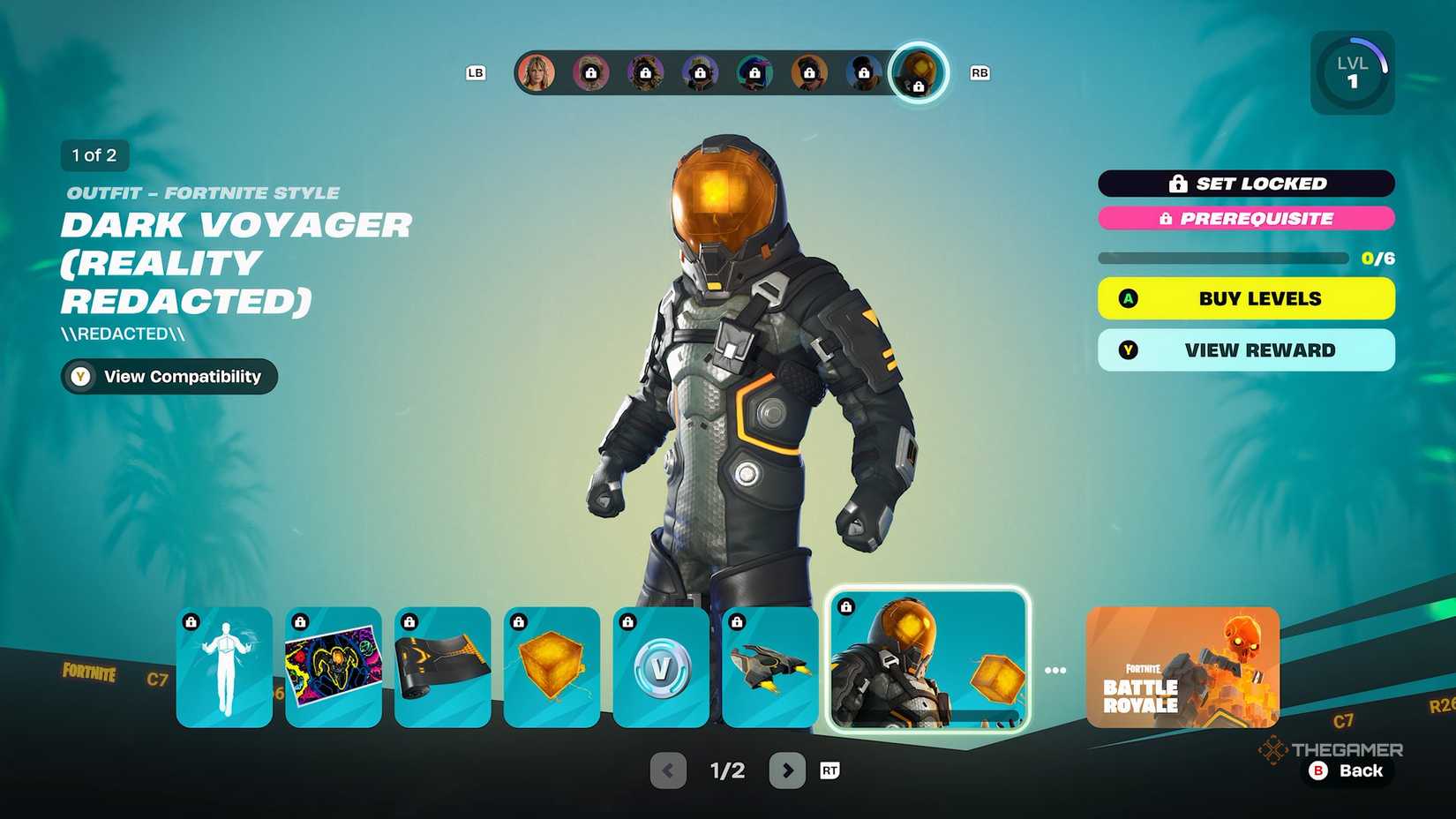Go back a page with left arrow

tap(667, 770)
